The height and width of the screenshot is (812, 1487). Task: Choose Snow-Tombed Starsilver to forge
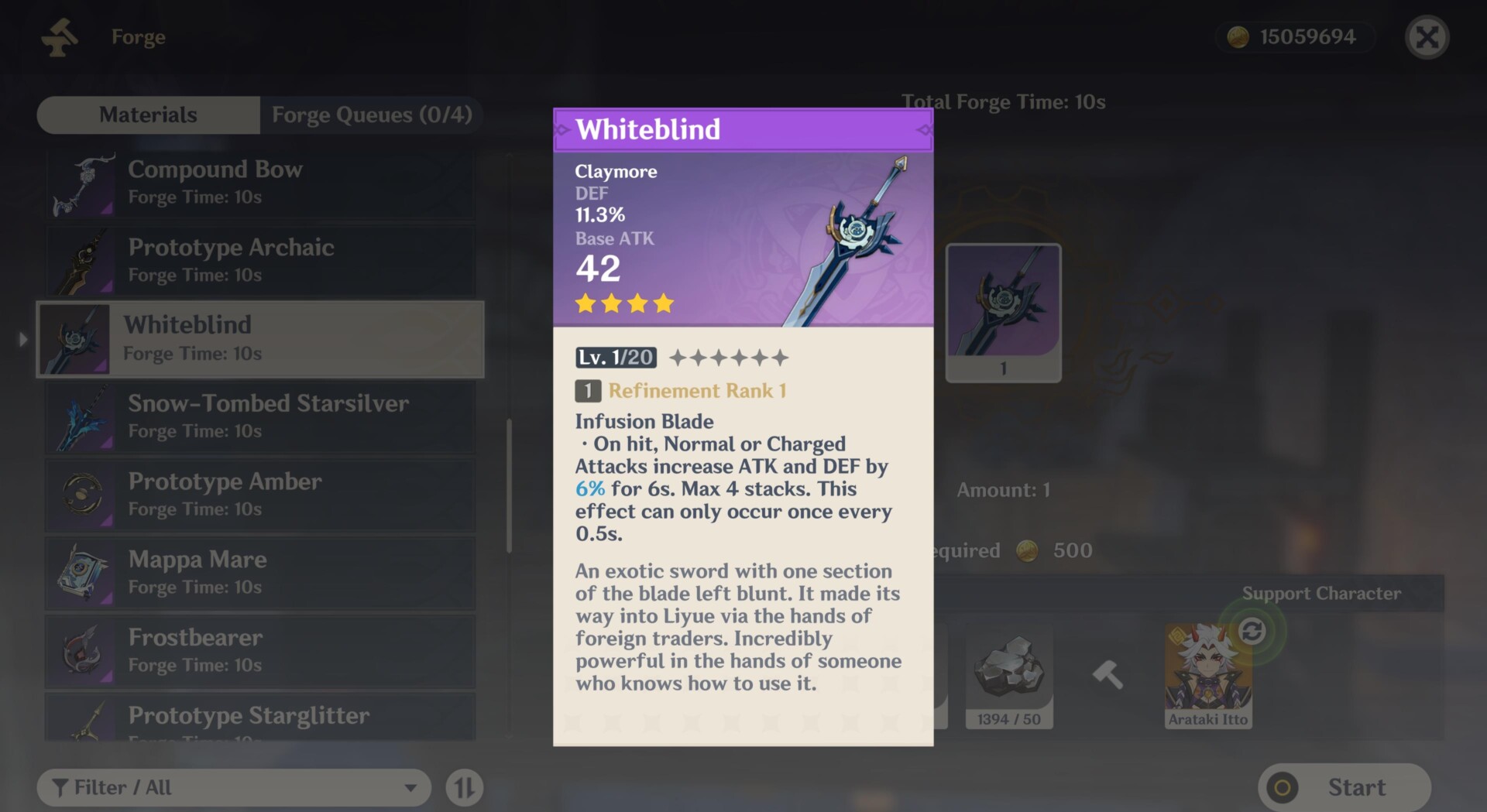260,416
